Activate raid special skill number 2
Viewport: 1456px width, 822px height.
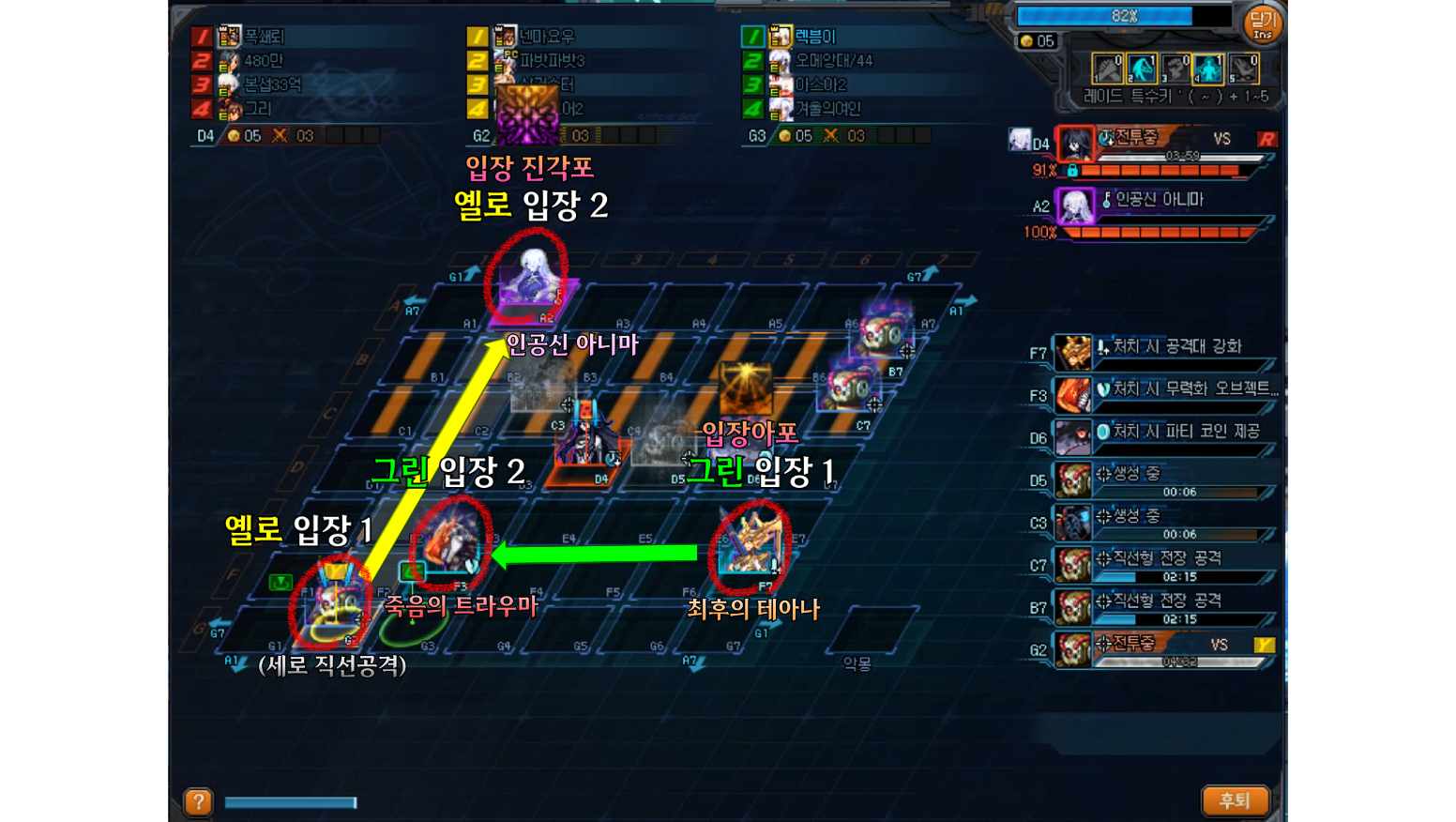(x=1142, y=68)
